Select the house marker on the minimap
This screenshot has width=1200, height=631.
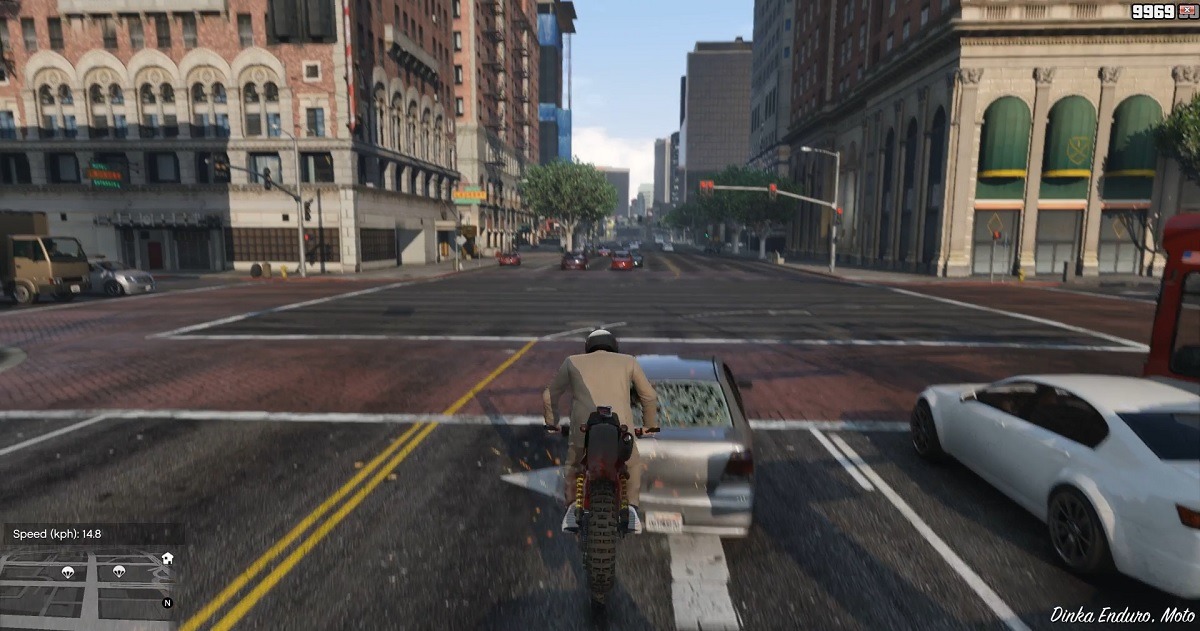click(167, 558)
